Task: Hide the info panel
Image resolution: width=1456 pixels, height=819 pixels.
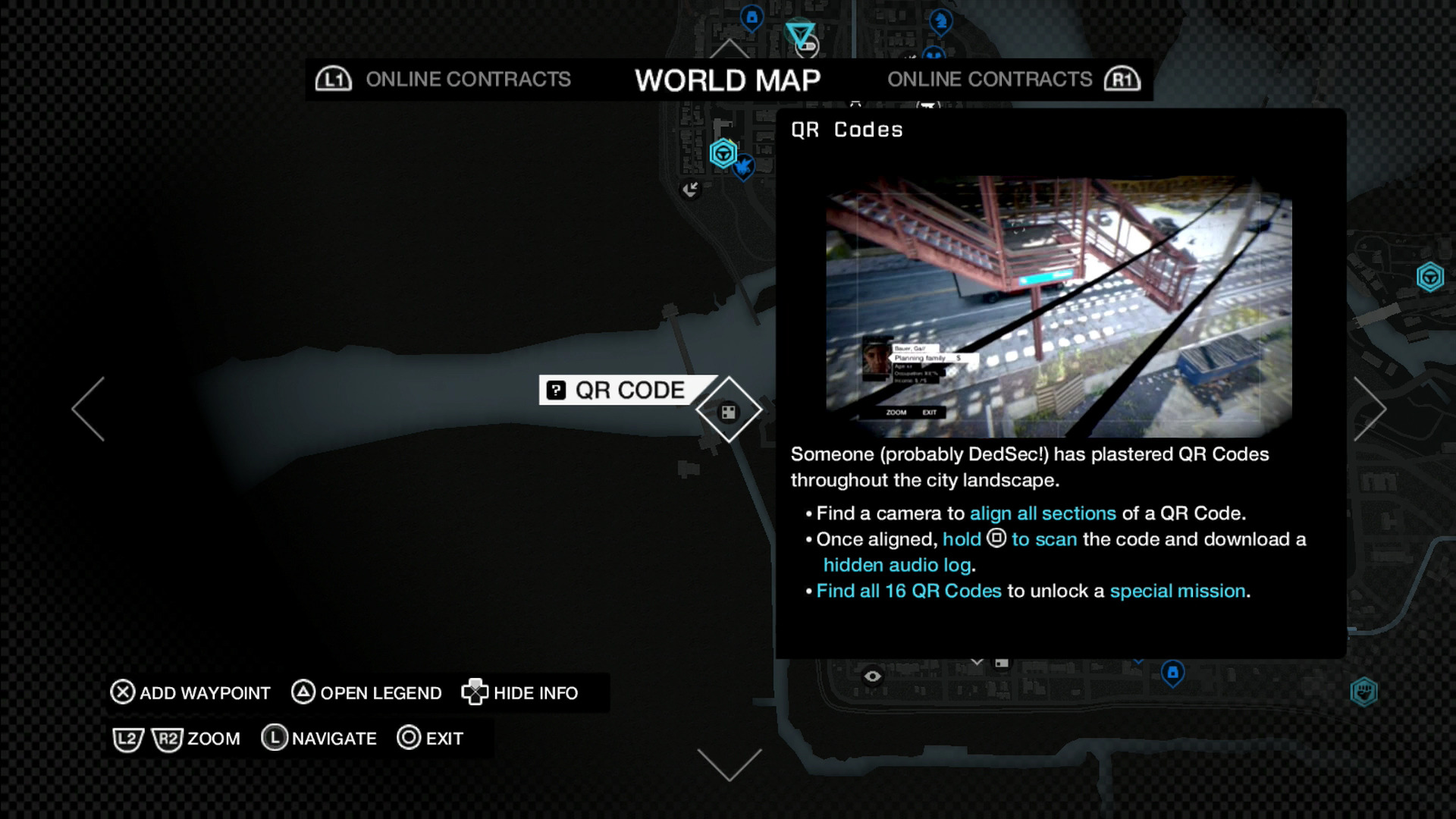Action: click(521, 693)
